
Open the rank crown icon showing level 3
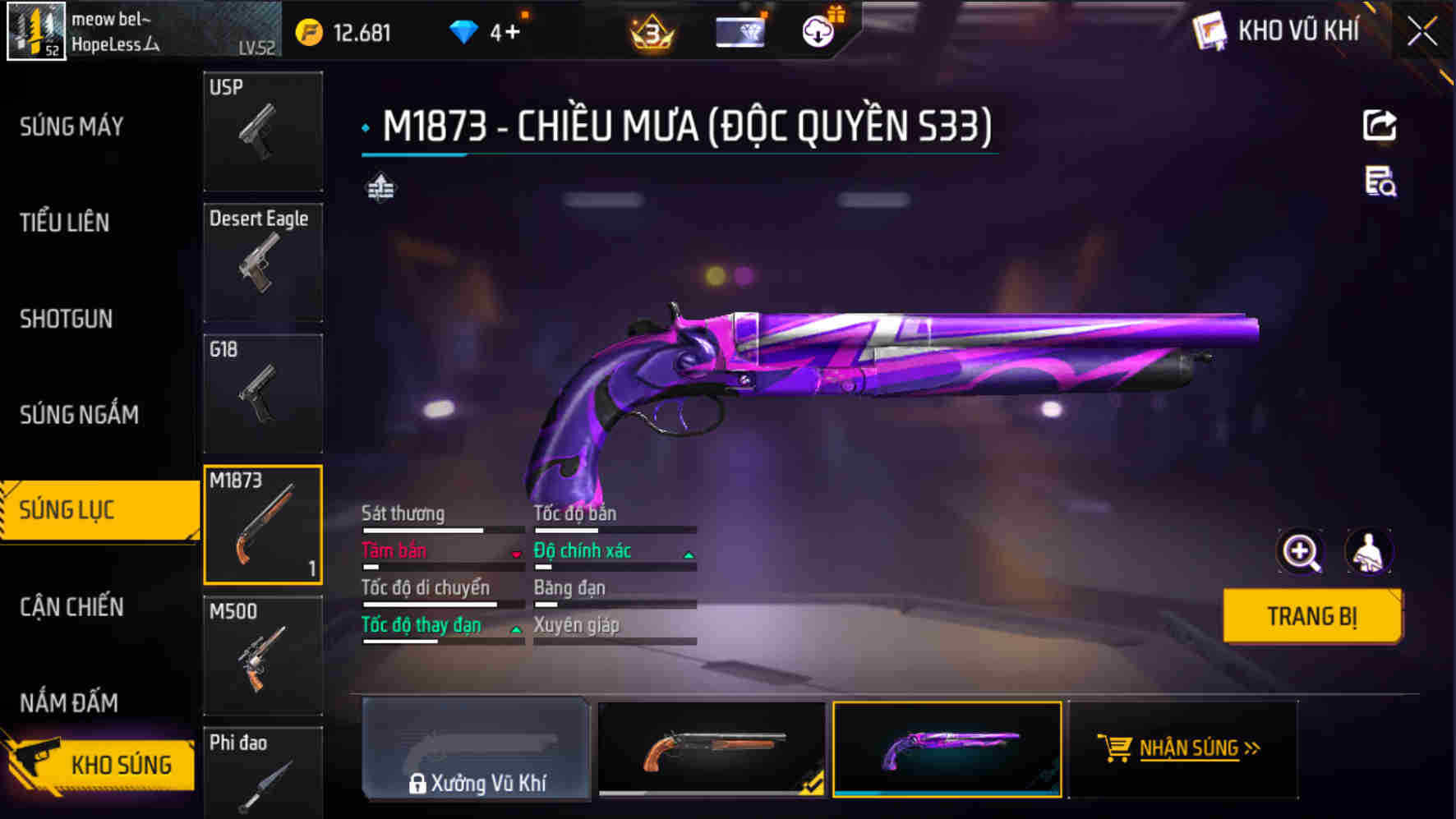point(649,31)
